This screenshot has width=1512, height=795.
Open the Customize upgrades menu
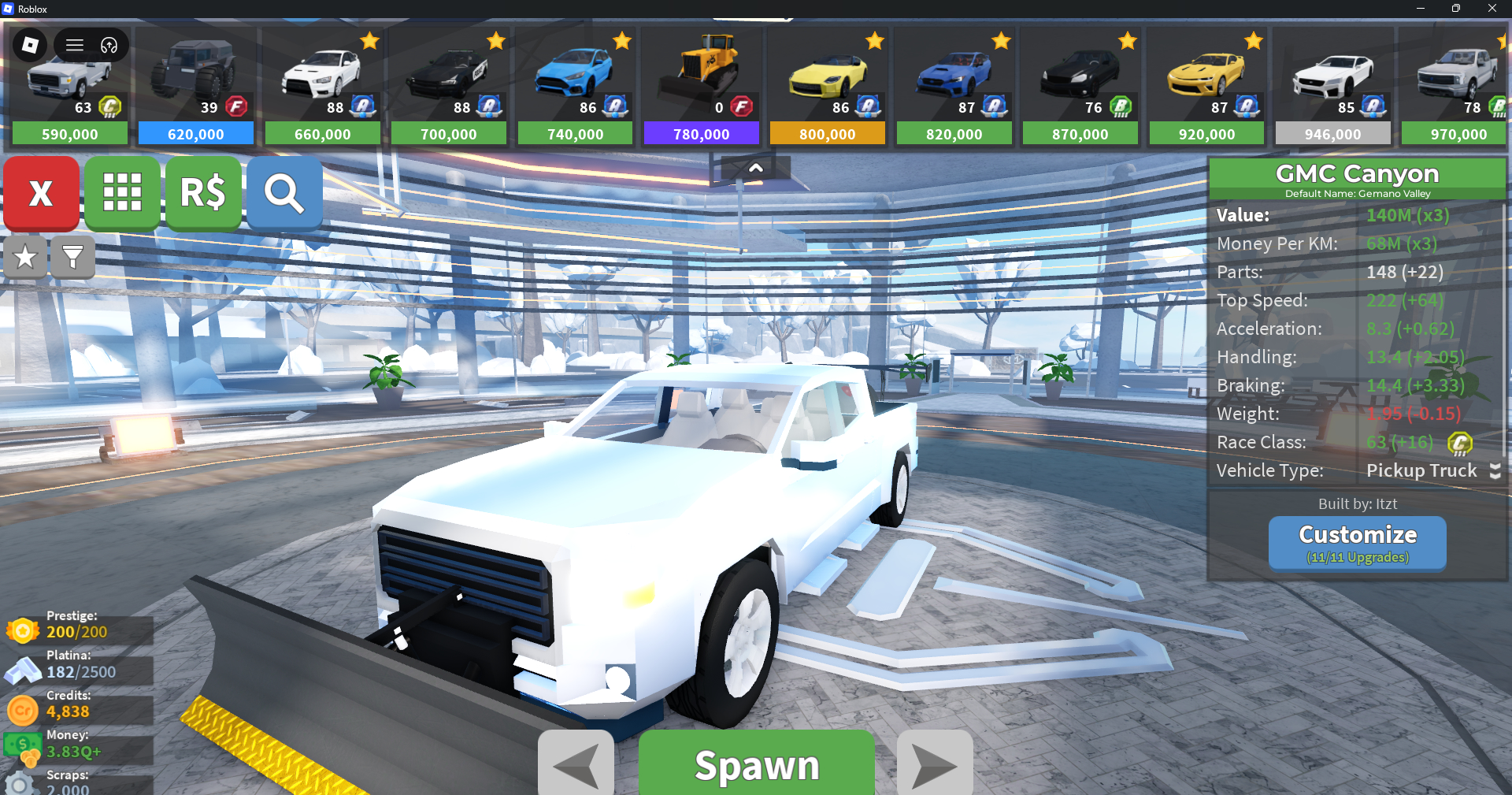(x=1357, y=542)
